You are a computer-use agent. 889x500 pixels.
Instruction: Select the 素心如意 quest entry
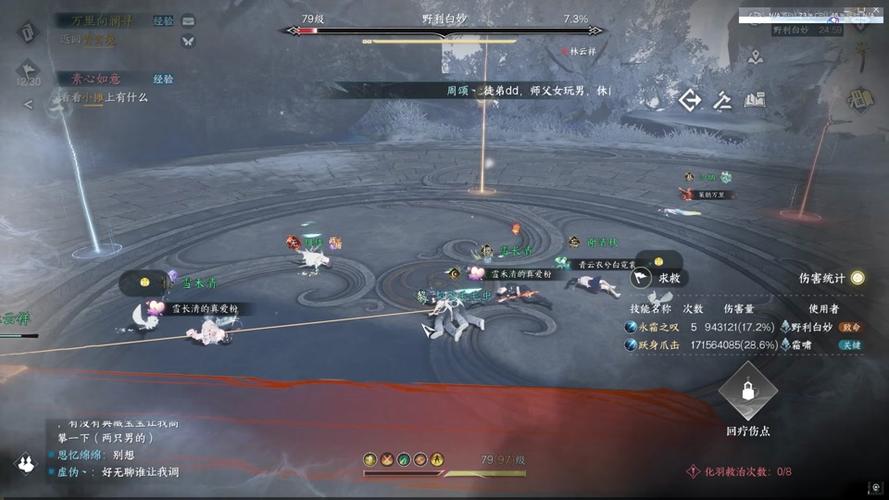(90, 78)
